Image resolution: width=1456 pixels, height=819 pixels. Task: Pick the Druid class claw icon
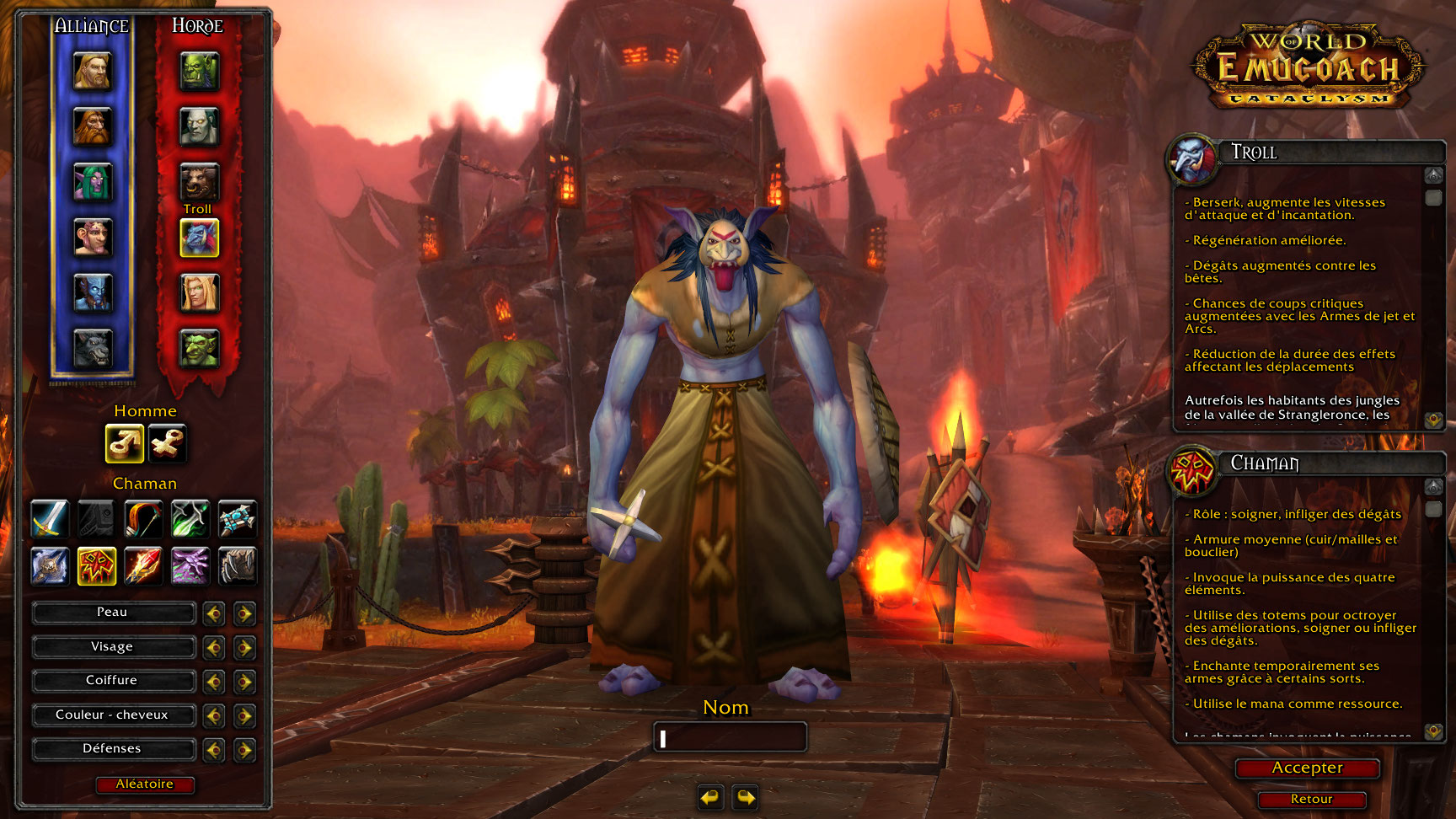click(x=238, y=565)
